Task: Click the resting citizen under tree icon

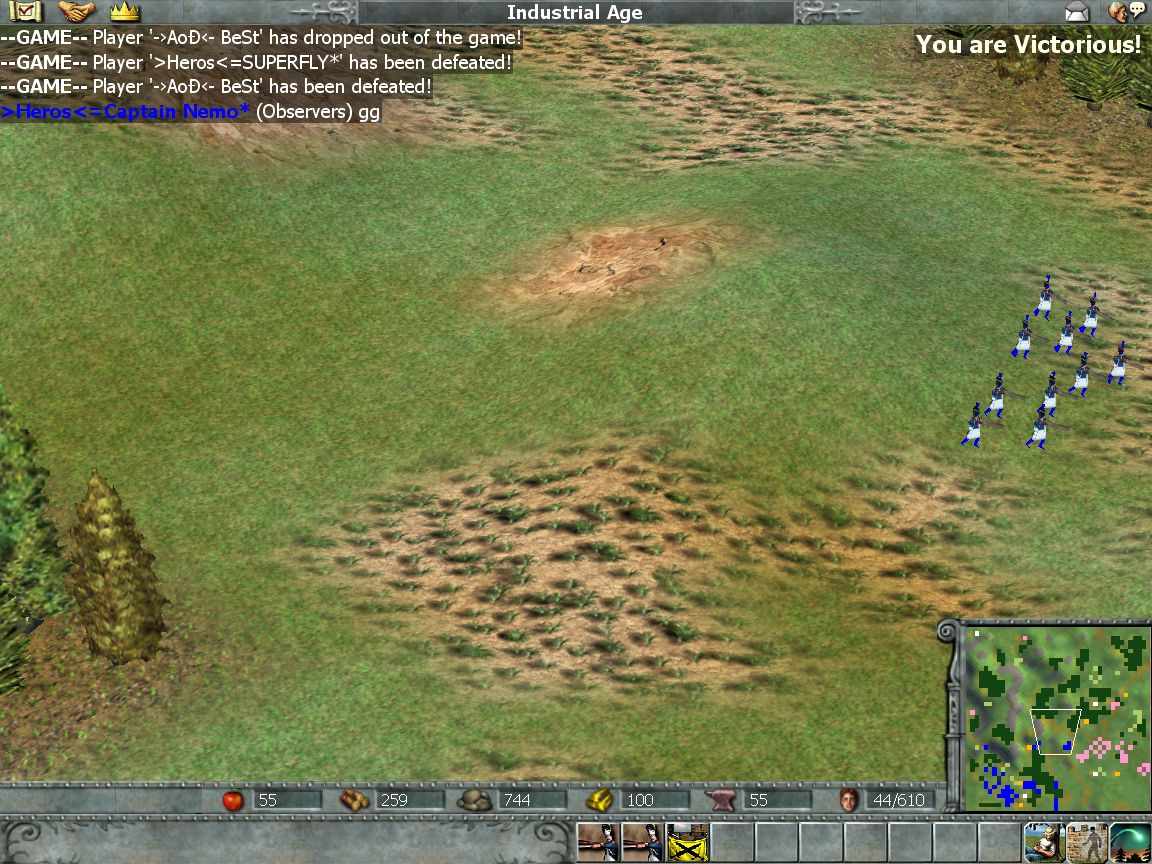Action: click(x=1043, y=842)
